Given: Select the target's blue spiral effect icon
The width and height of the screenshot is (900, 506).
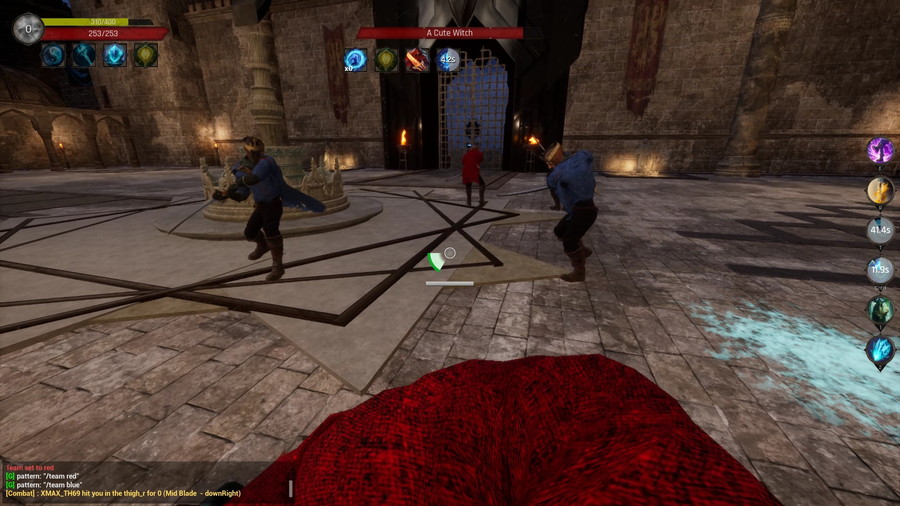Looking at the screenshot, I should tap(355, 60).
